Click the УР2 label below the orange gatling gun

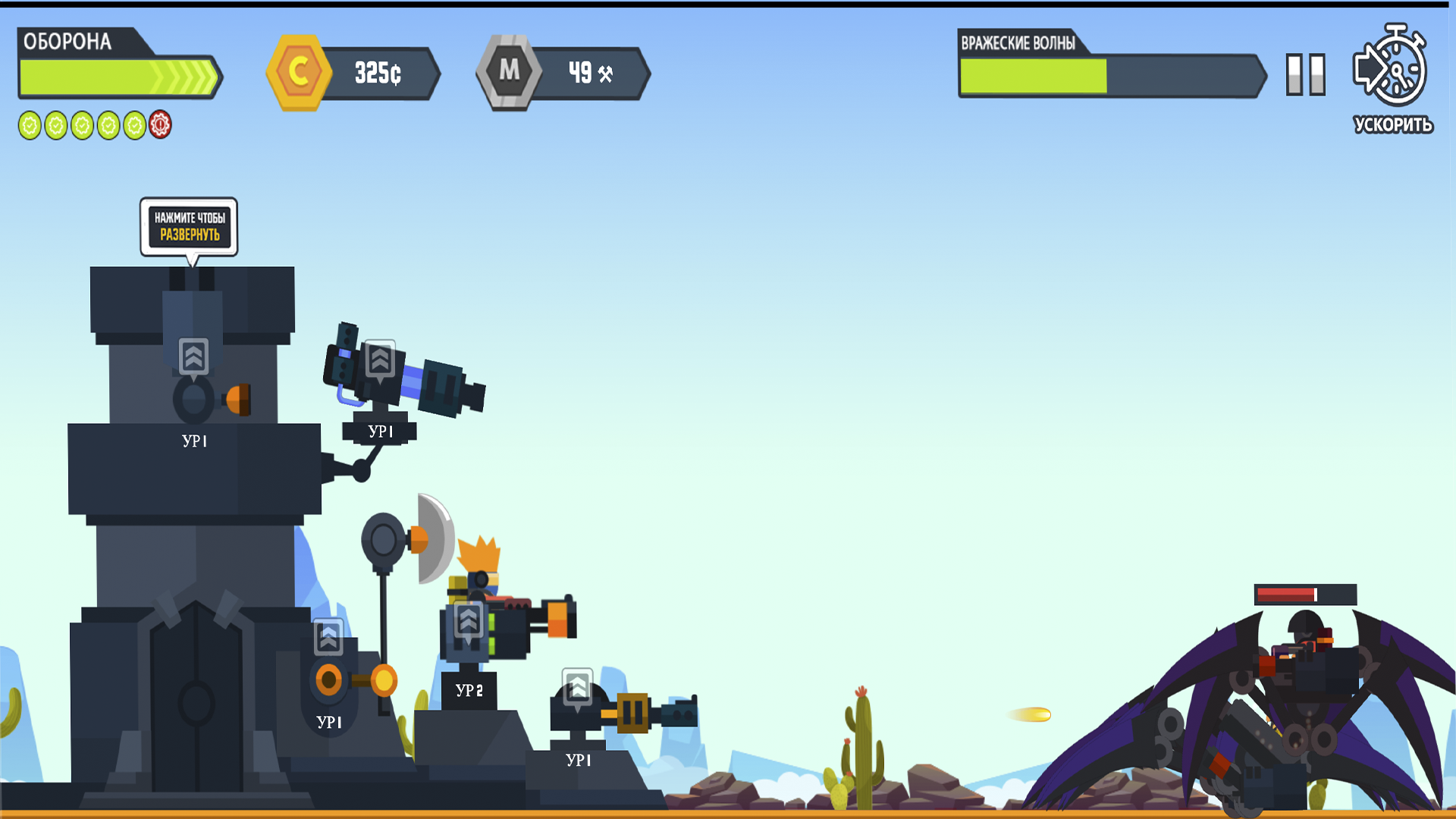click(469, 691)
